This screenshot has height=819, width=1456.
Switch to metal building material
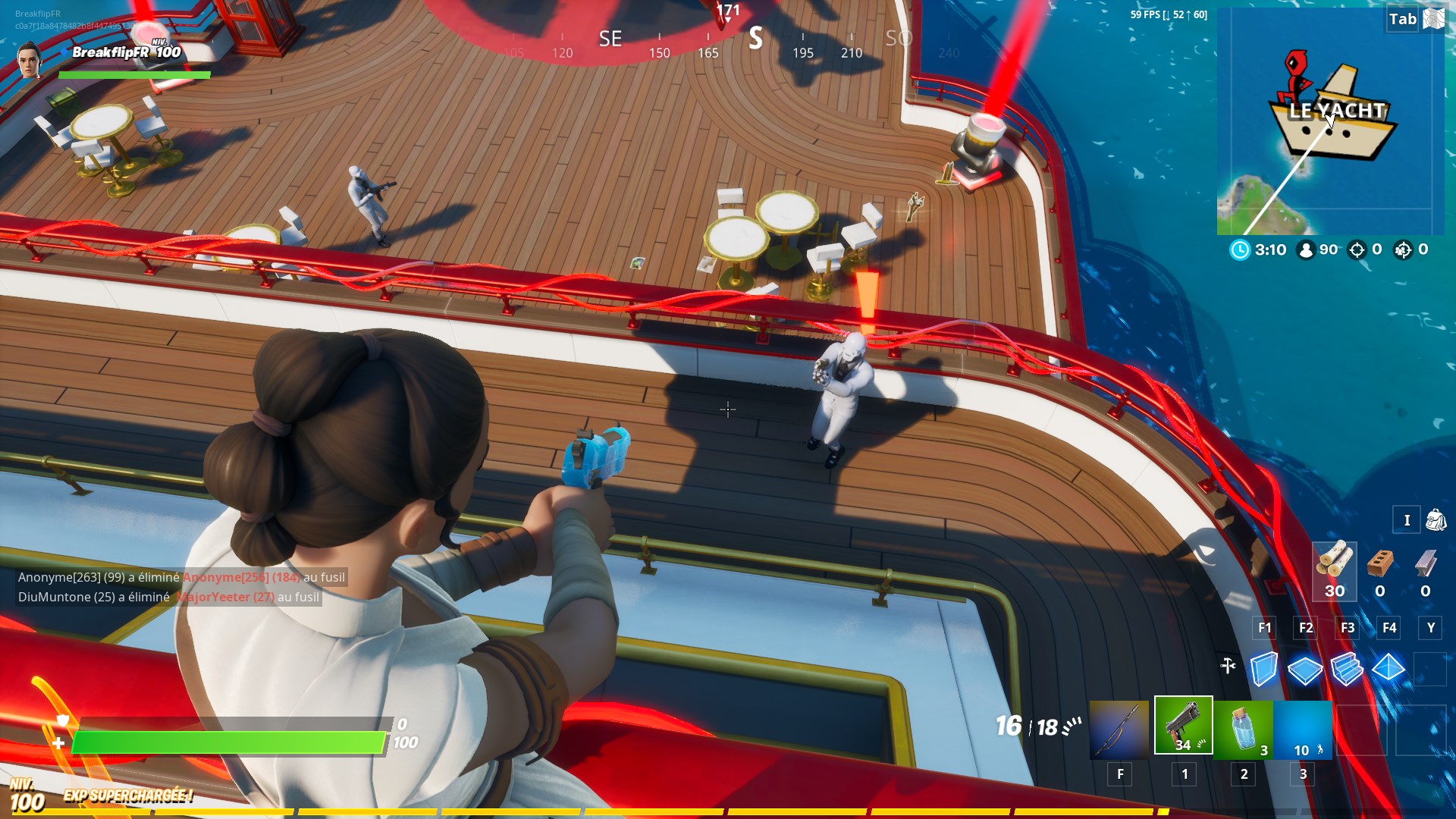(x=1426, y=570)
